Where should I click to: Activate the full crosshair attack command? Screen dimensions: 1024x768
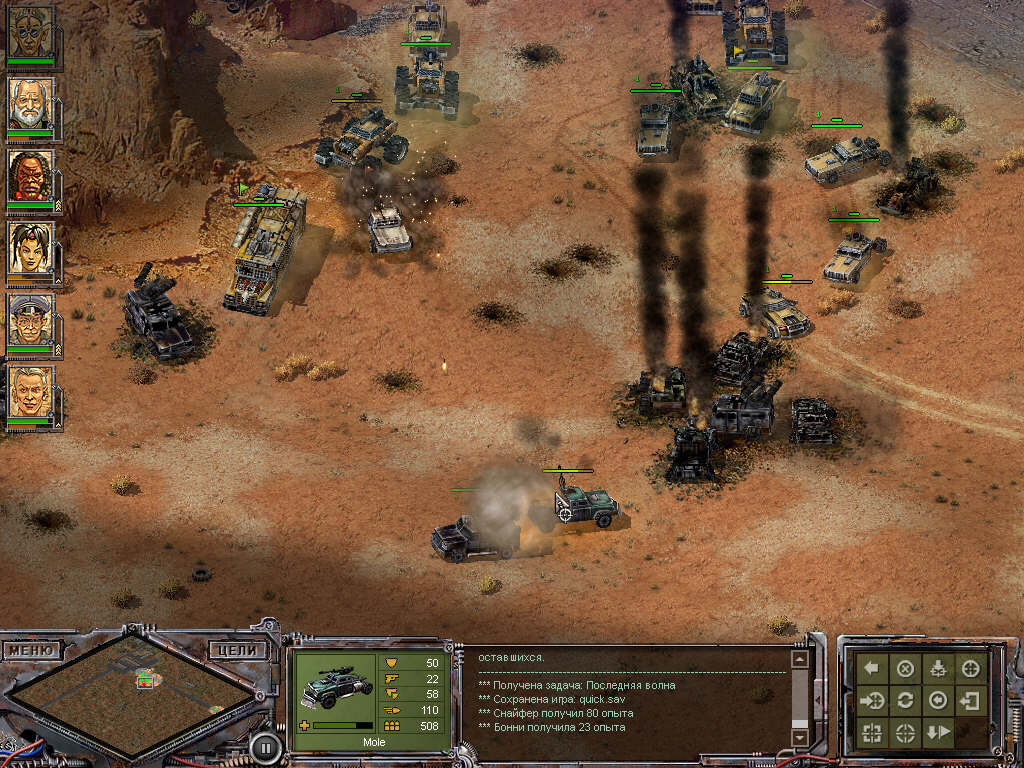click(x=970, y=668)
